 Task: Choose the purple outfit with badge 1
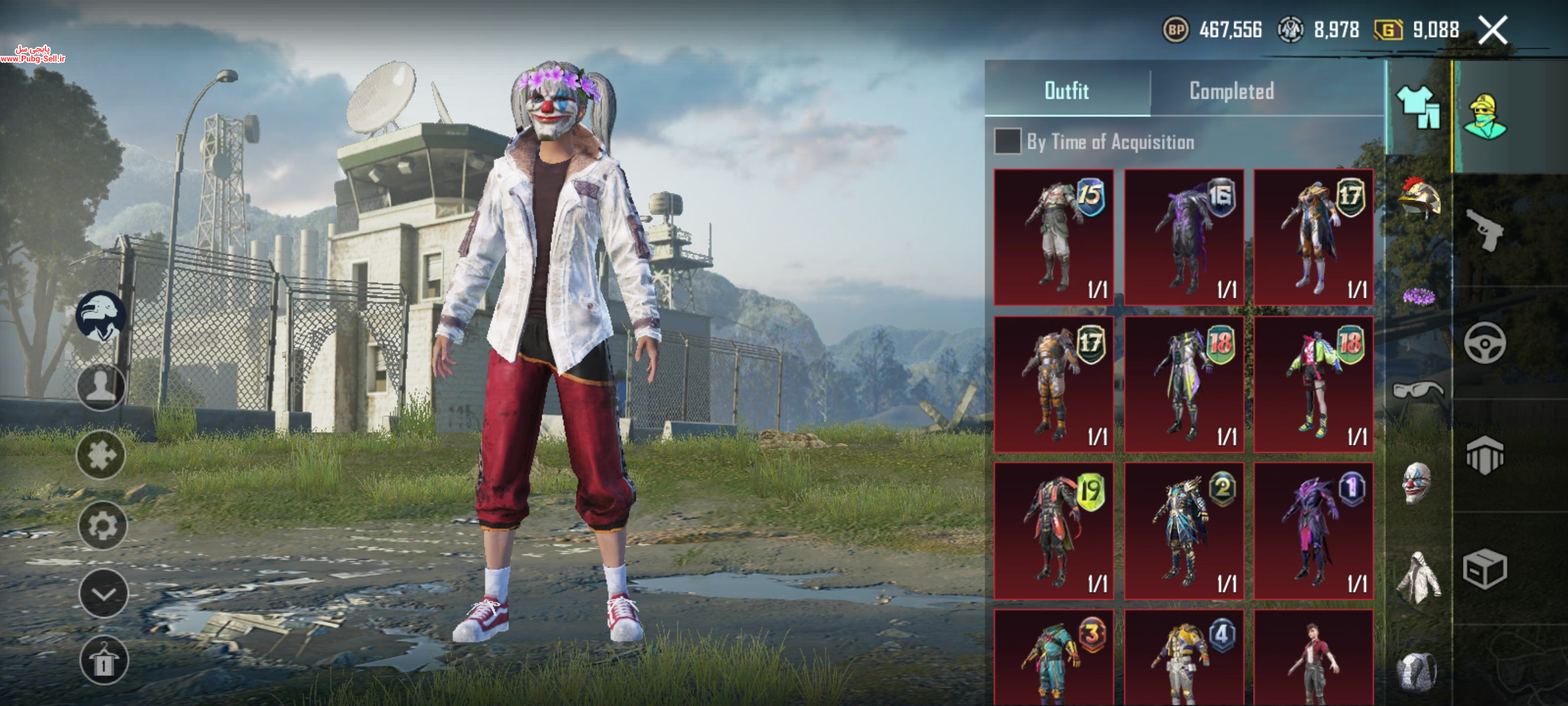tap(1313, 531)
